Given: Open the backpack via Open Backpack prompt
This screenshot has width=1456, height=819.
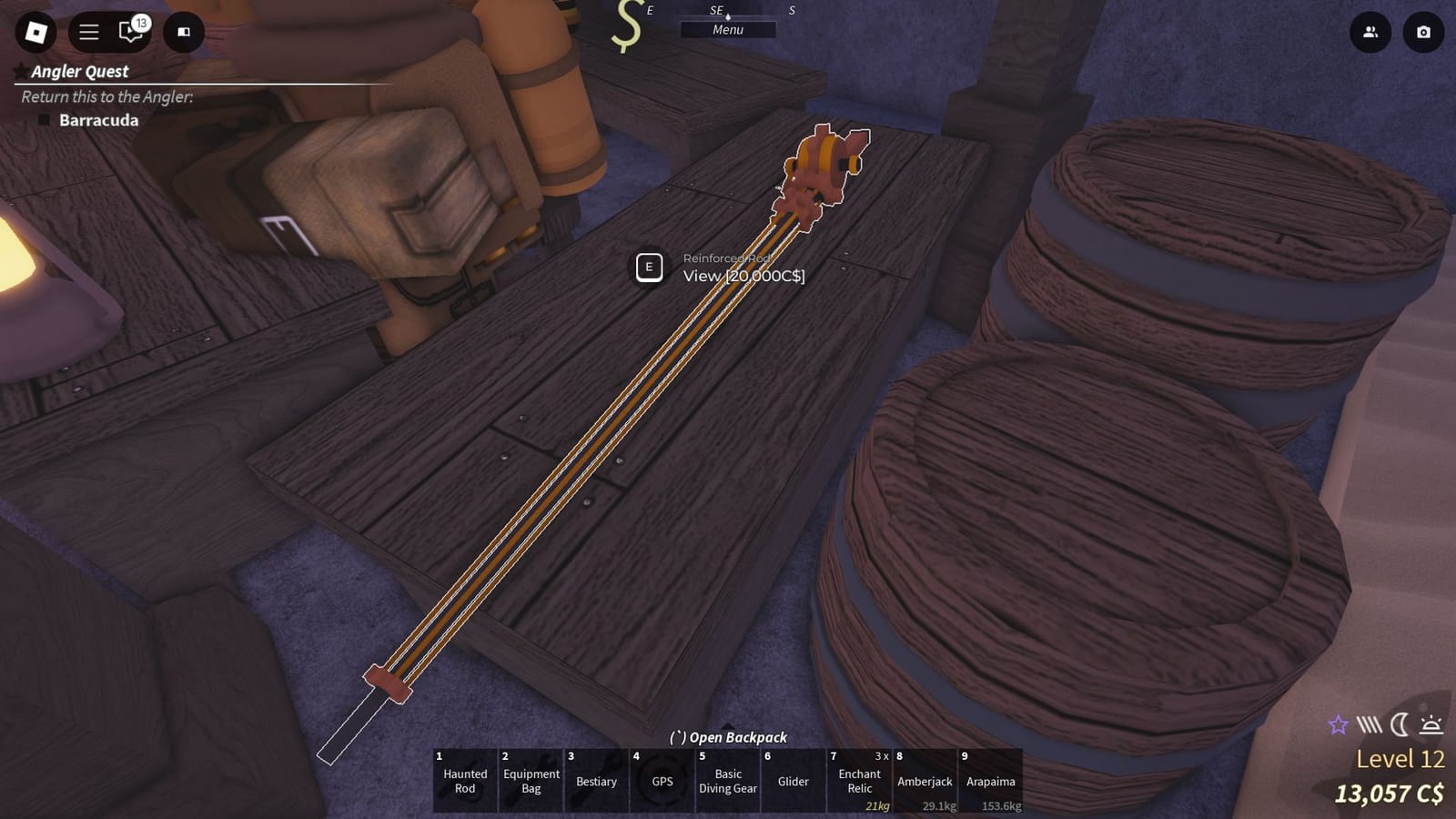Looking at the screenshot, I should [x=728, y=737].
